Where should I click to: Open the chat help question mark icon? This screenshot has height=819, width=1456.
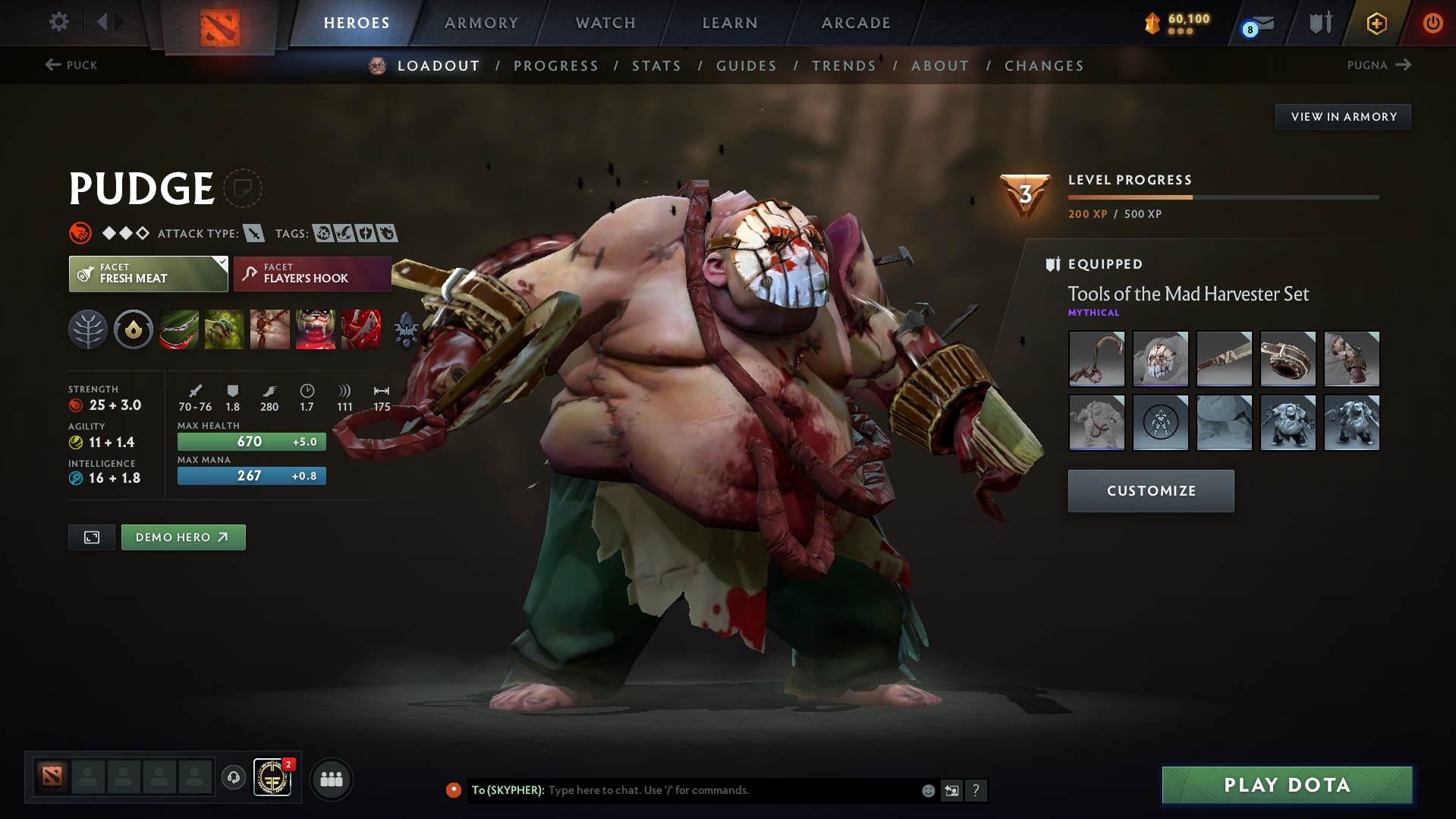coord(976,790)
